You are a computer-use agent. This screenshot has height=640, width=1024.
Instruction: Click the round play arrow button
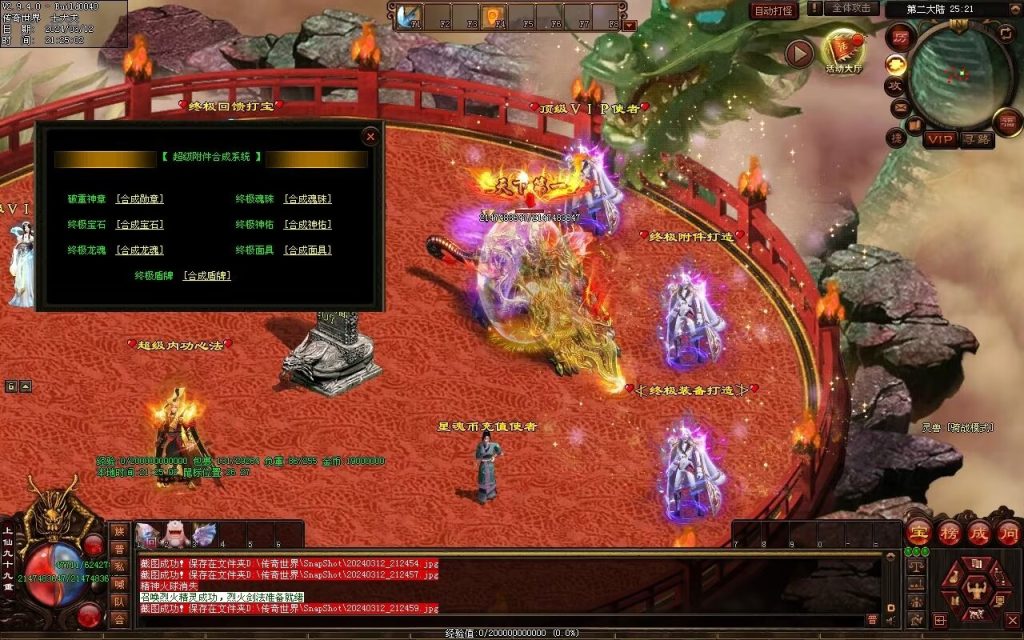click(799, 53)
